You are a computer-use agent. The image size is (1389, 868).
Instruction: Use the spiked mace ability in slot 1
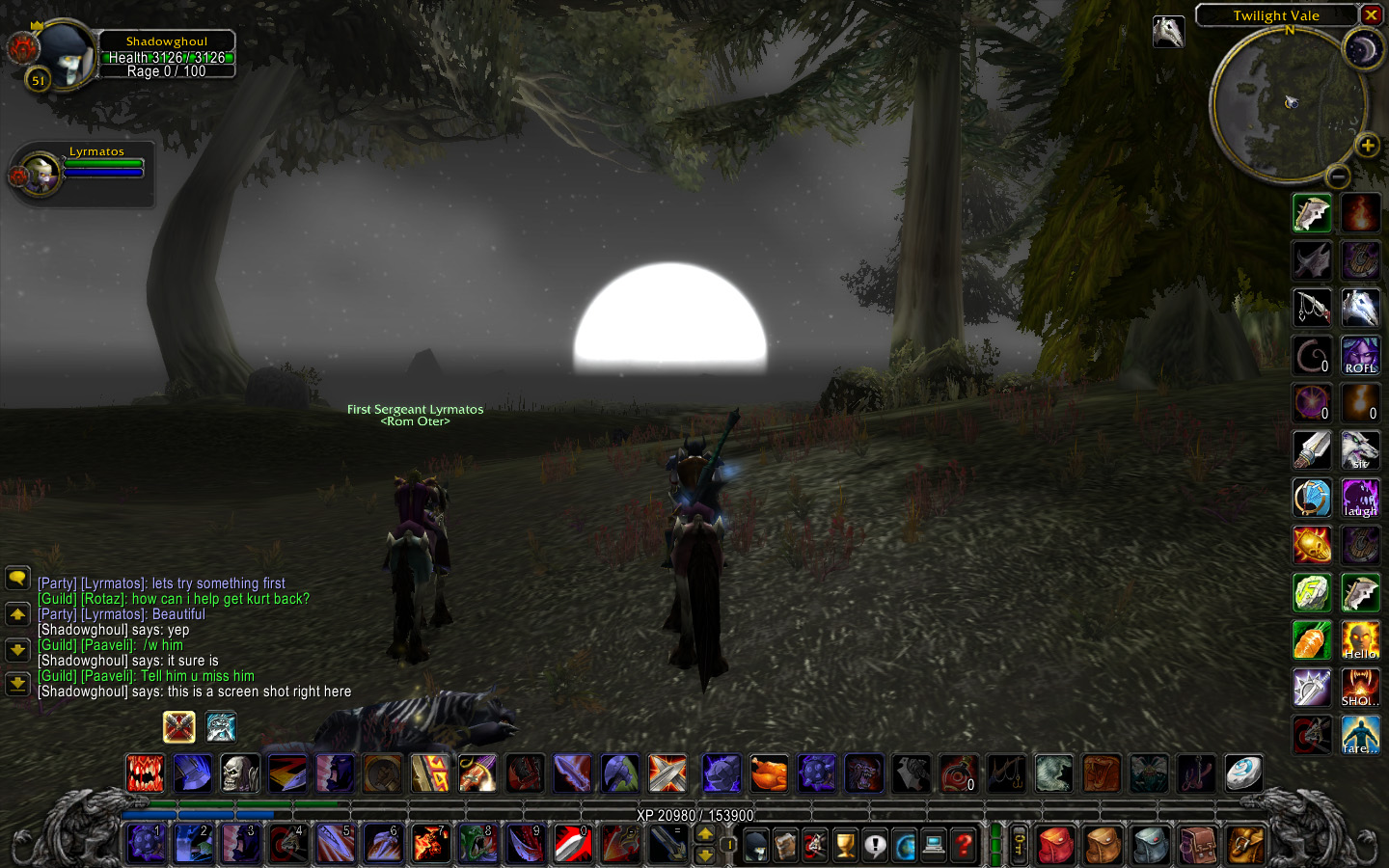pyautogui.click(x=147, y=845)
